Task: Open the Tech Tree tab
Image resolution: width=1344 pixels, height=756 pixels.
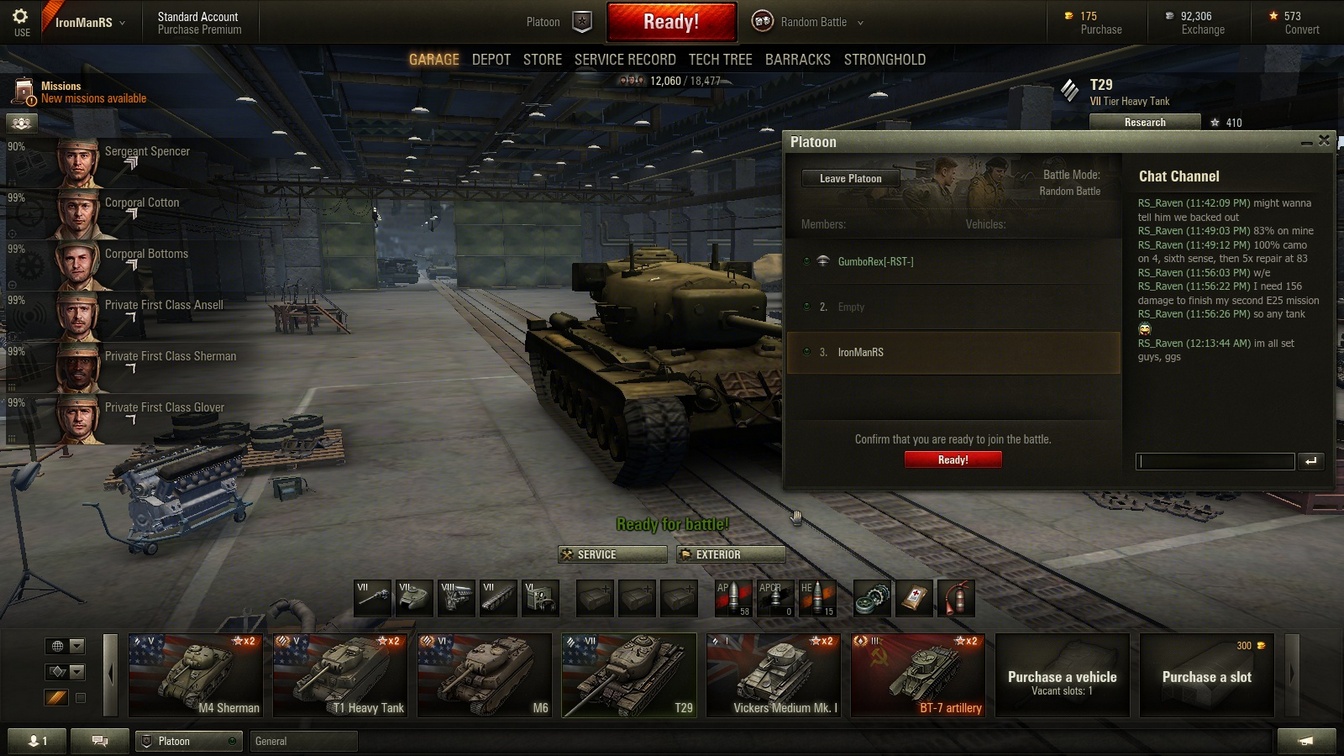Action: coord(720,60)
